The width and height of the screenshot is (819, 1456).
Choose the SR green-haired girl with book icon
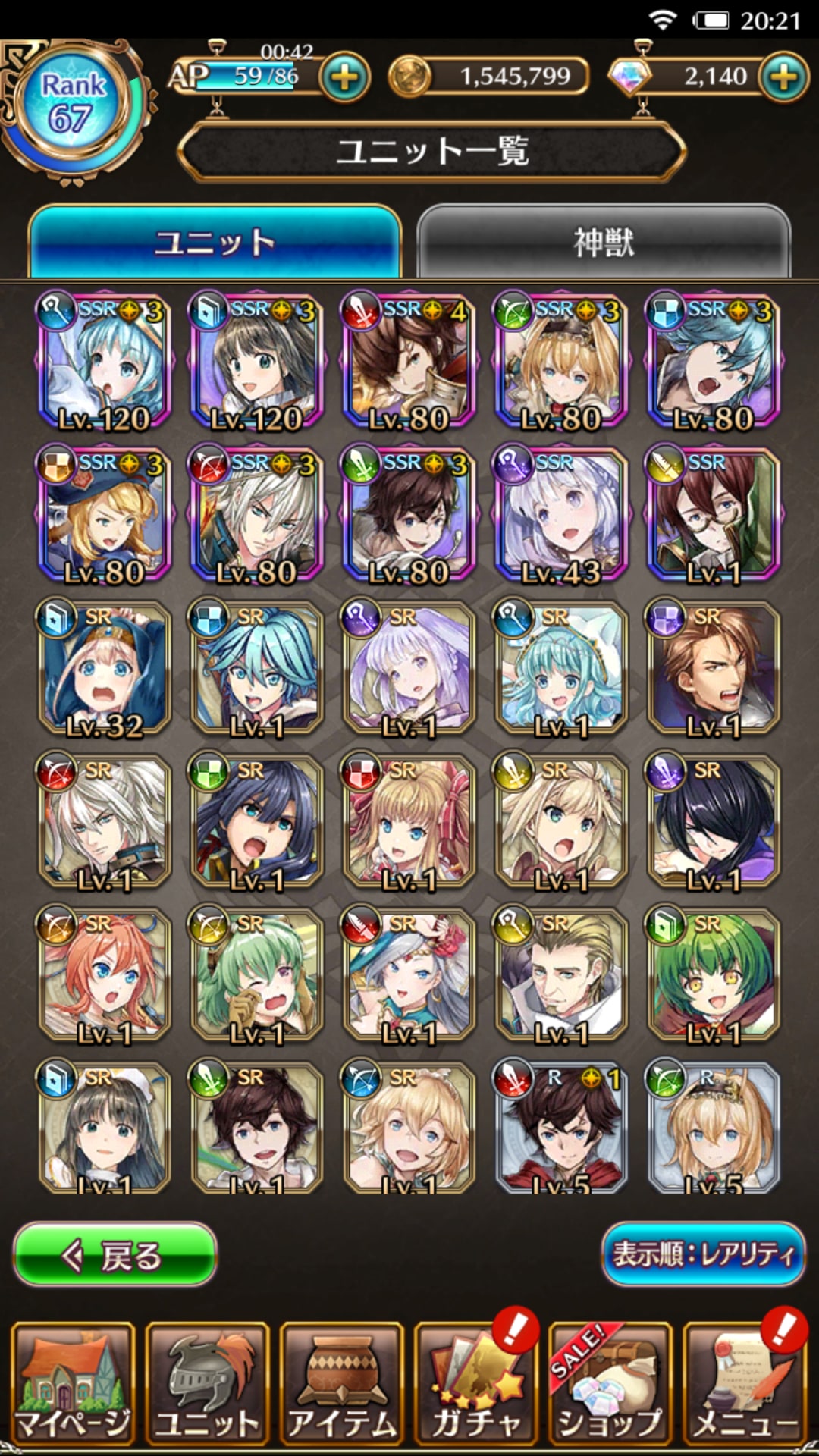click(713, 975)
